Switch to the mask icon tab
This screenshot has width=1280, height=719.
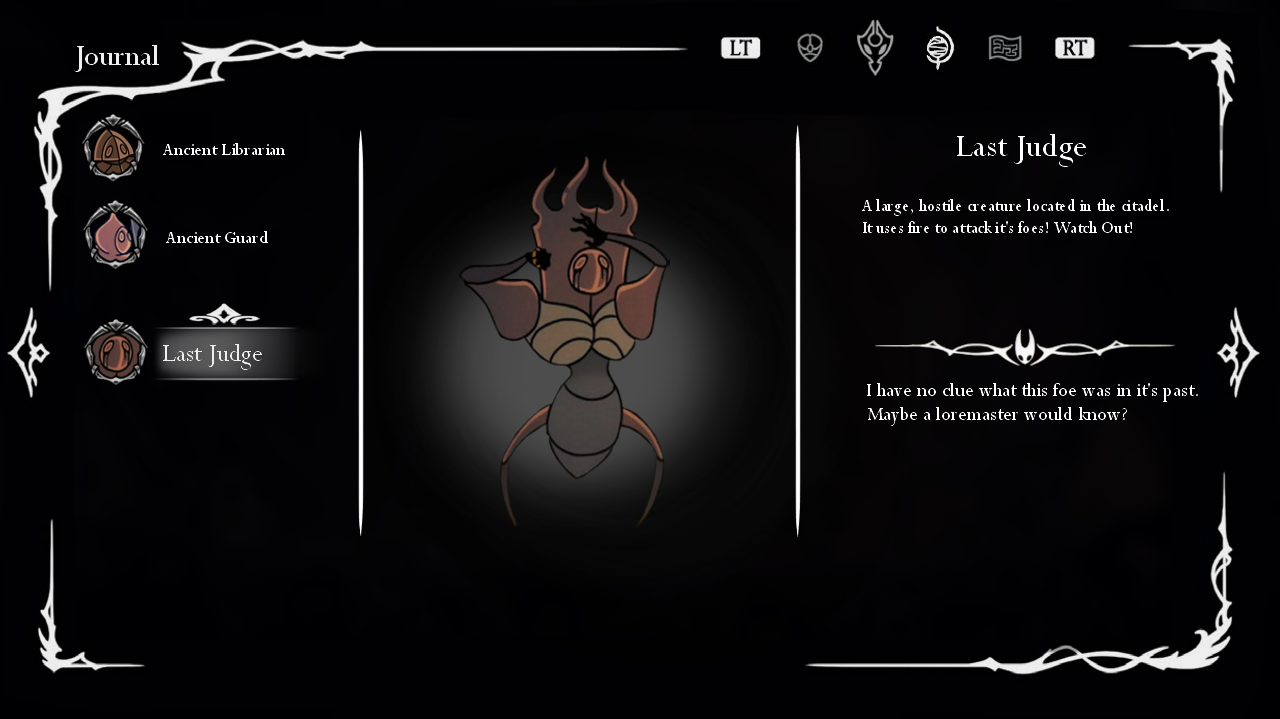810,48
